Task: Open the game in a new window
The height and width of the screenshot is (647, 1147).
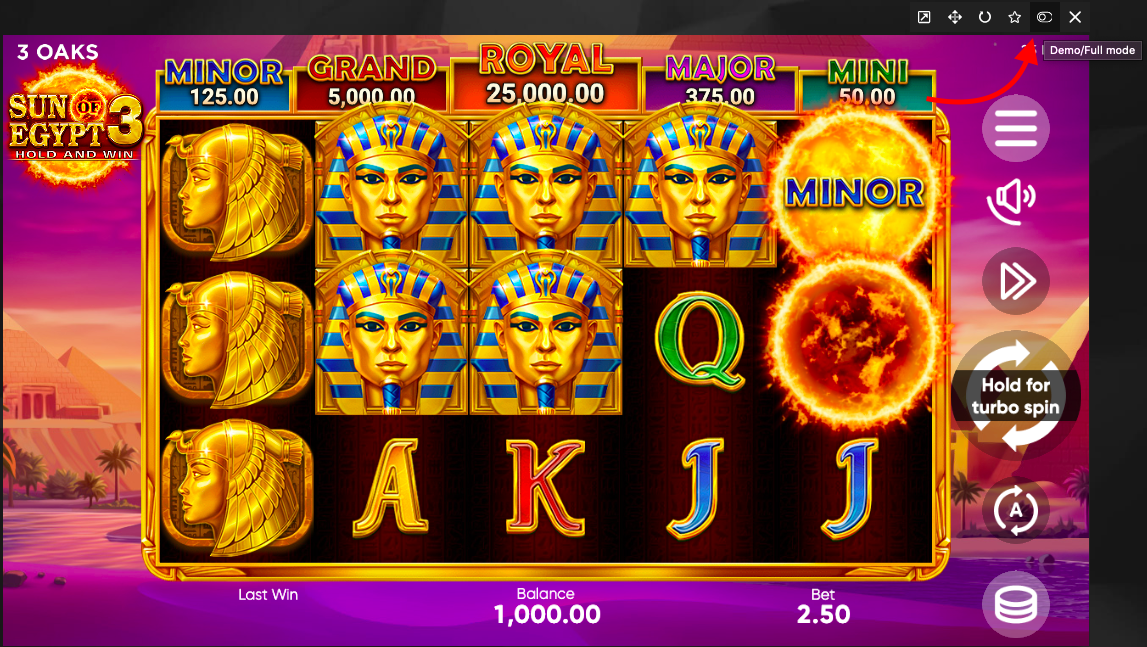Action: pyautogui.click(x=924, y=17)
